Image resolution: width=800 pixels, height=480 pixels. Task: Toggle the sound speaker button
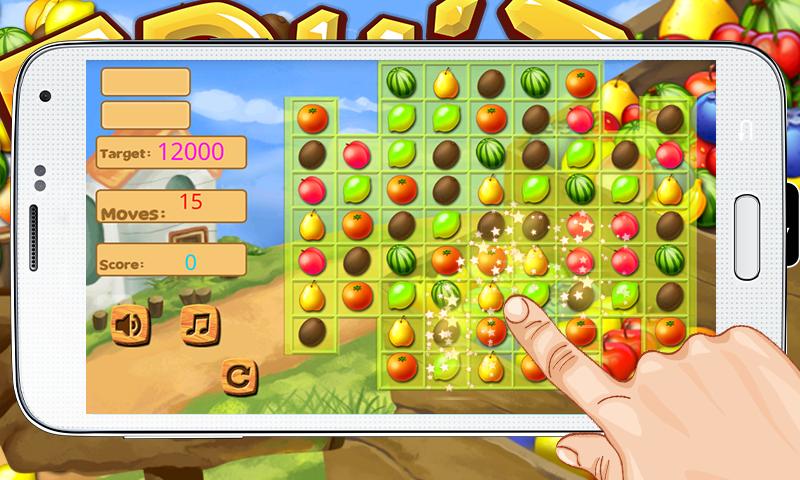click(128, 324)
